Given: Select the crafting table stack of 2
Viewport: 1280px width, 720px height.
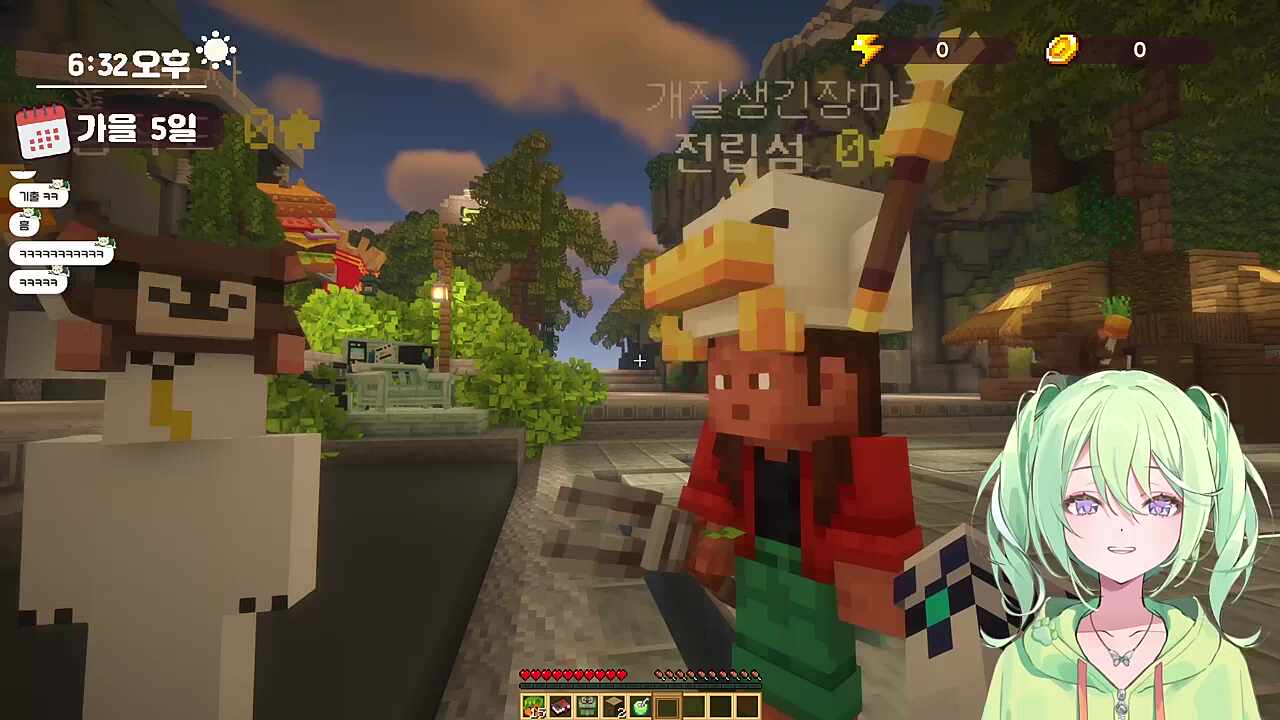Looking at the screenshot, I should point(611,707).
